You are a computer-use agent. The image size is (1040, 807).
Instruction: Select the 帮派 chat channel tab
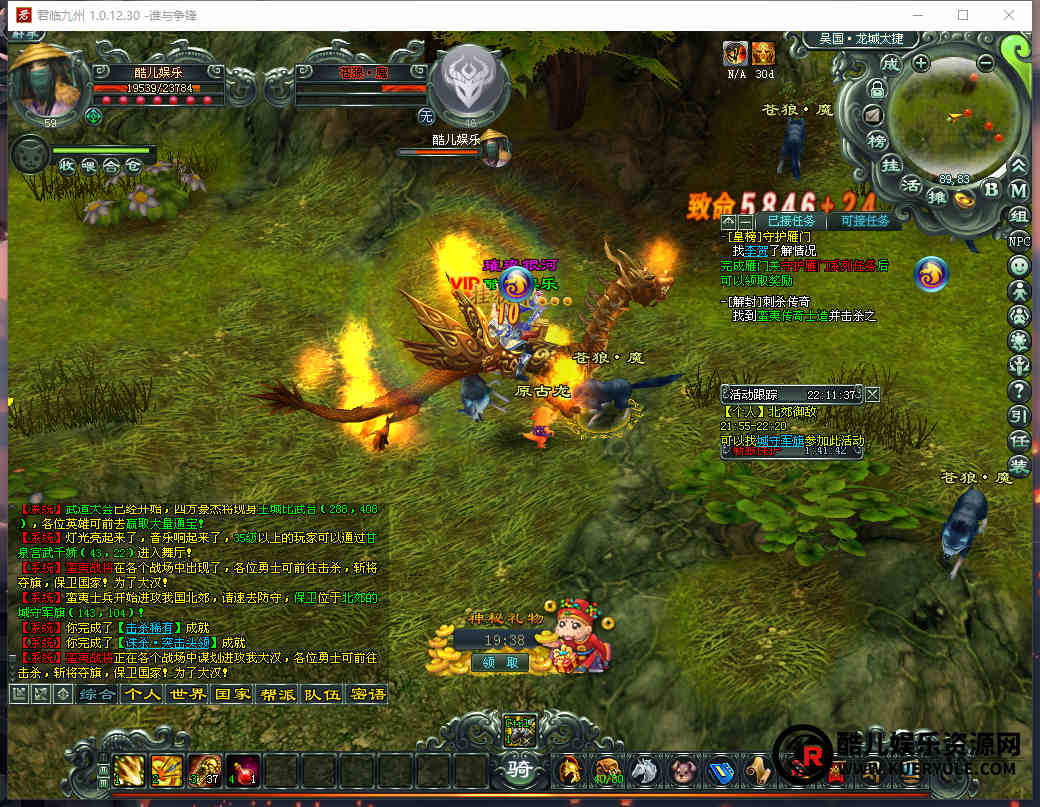point(277,694)
